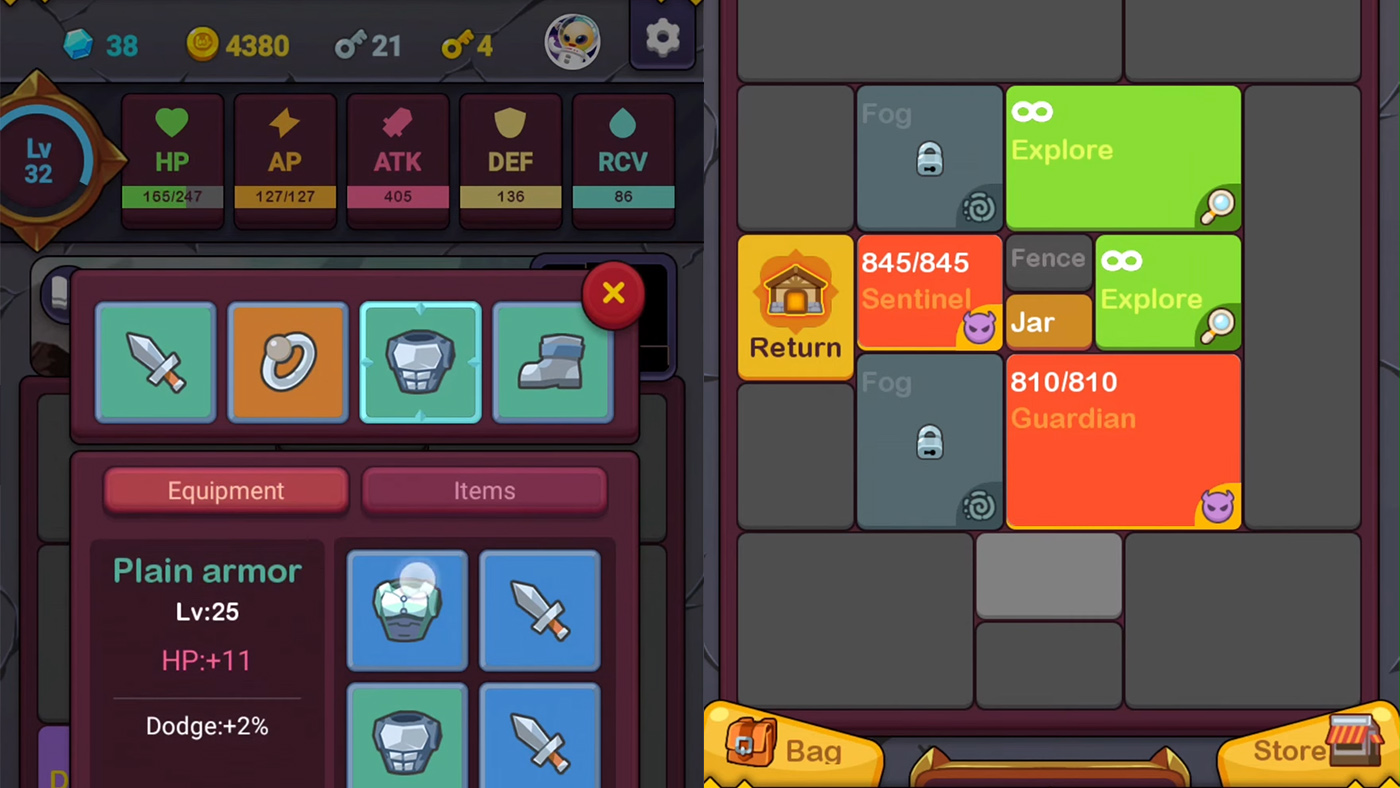Start the top-right Explore tile
This screenshot has height=788, width=1400.
click(x=1123, y=157)
